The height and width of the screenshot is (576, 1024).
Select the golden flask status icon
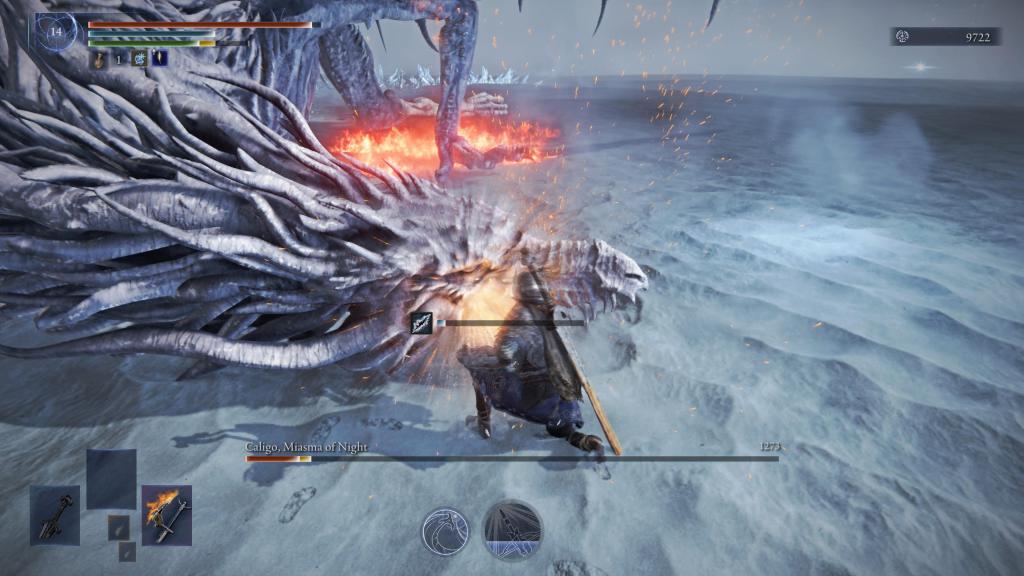tap(101, 59)
